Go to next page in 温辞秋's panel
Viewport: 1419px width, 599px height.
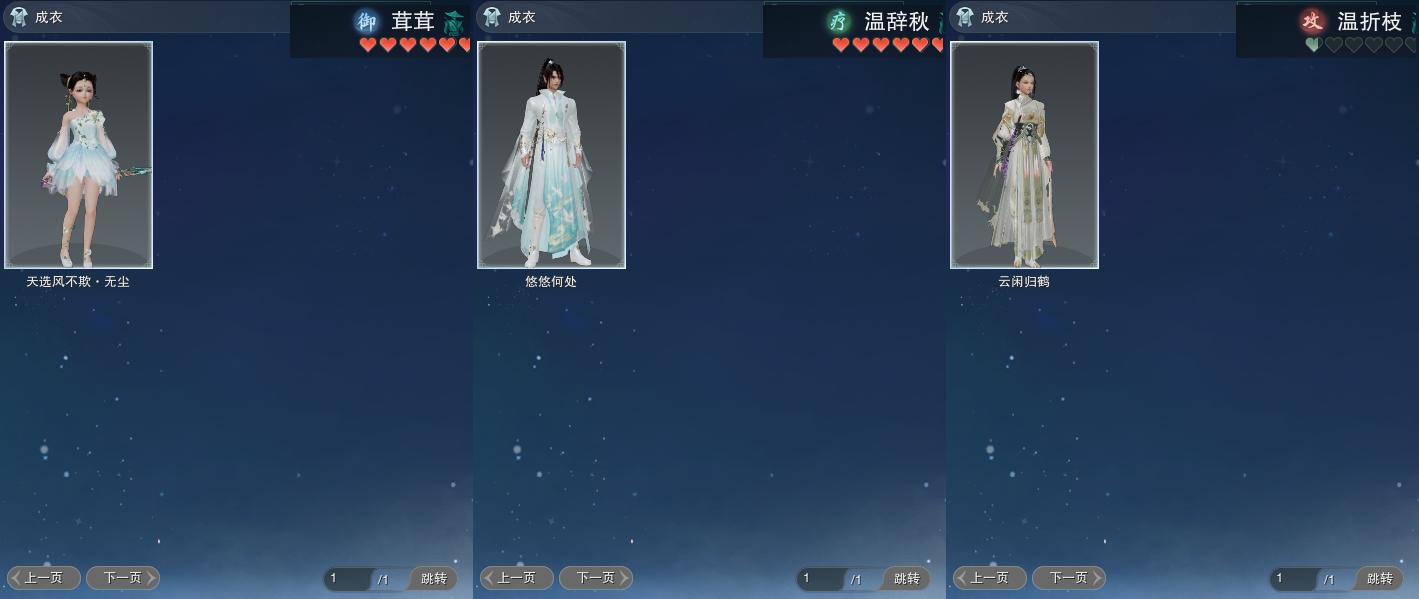tap(596, 578)
